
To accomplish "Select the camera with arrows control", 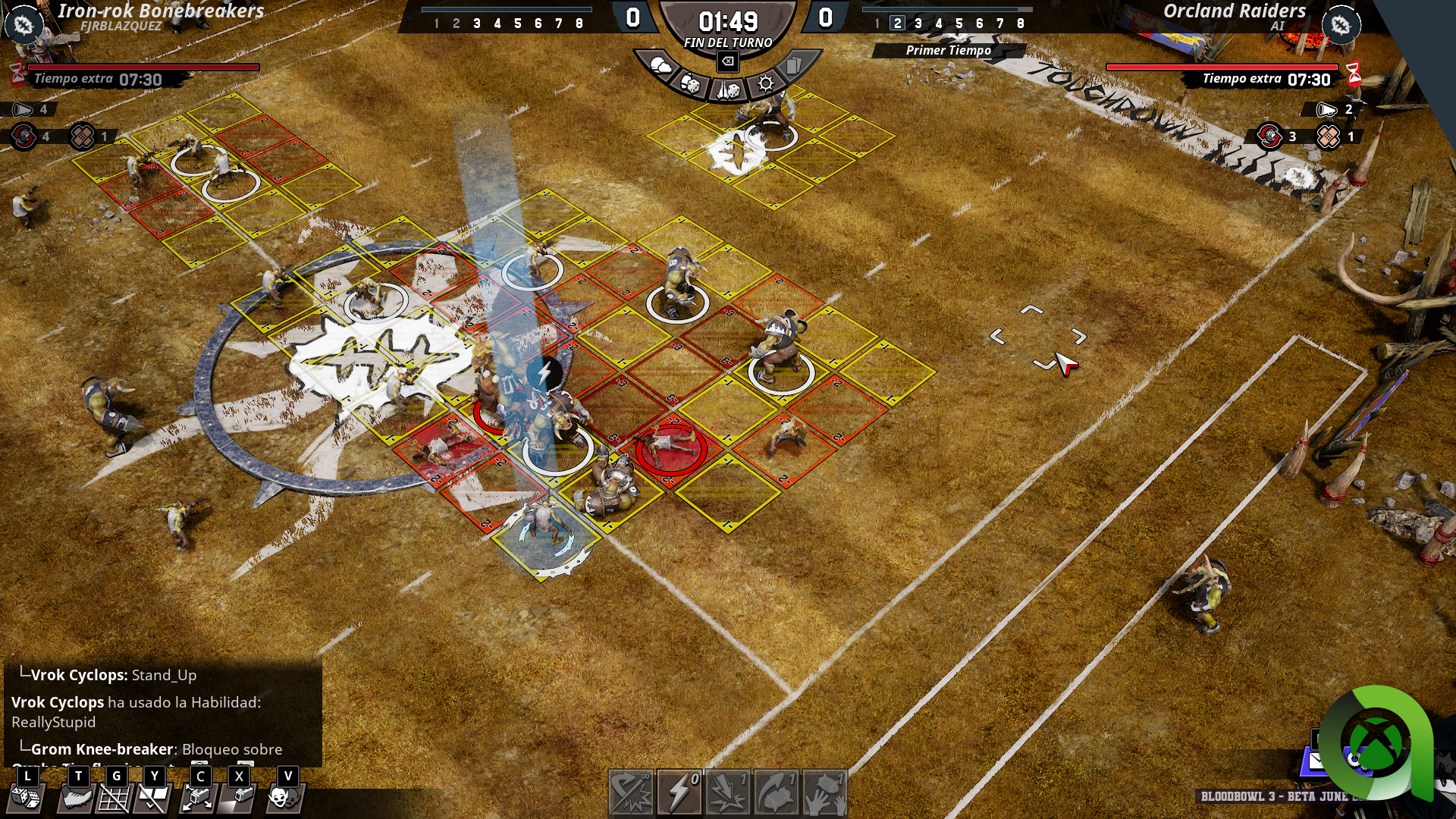I will (199, 796).
